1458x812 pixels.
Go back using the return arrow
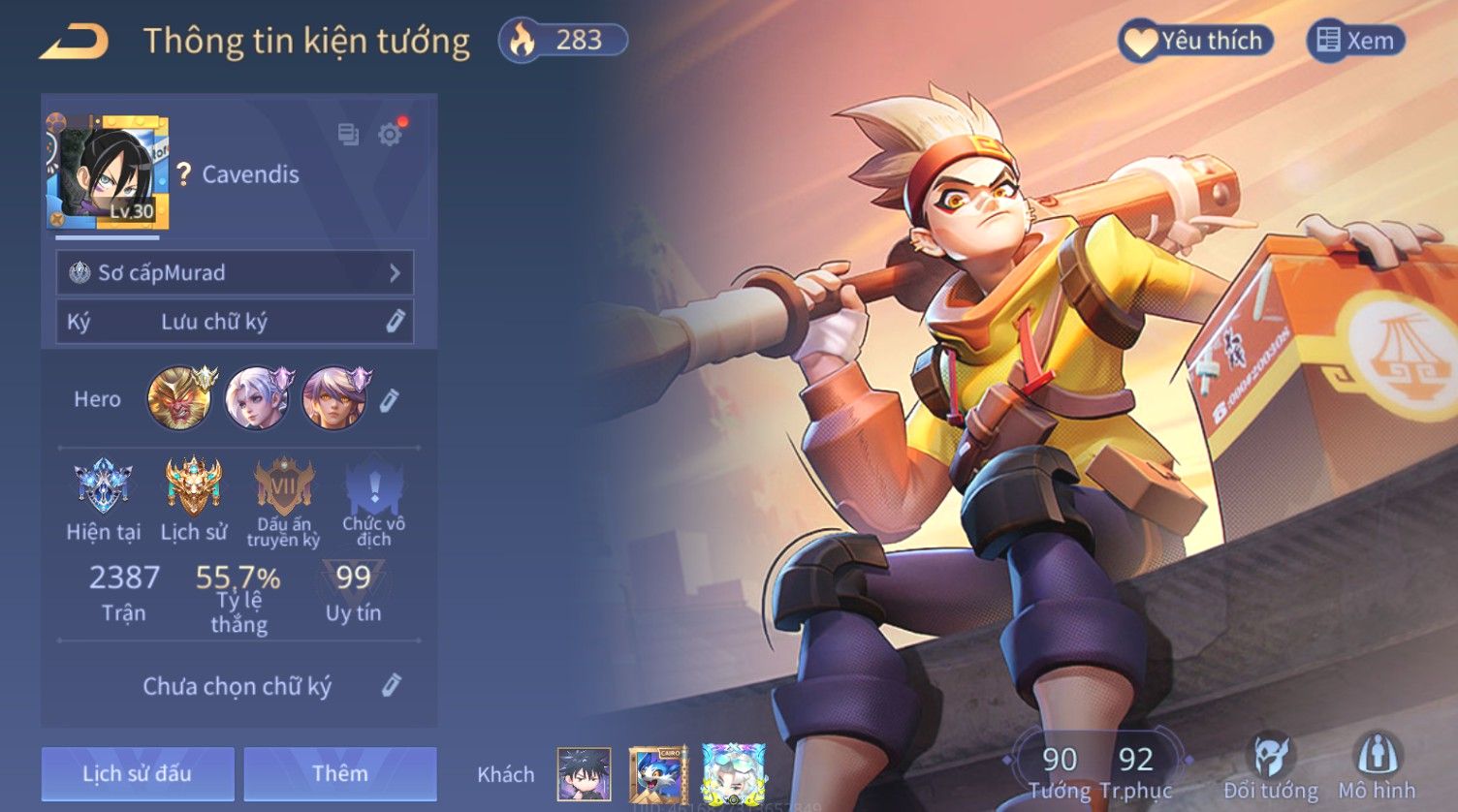coord(74,42)
